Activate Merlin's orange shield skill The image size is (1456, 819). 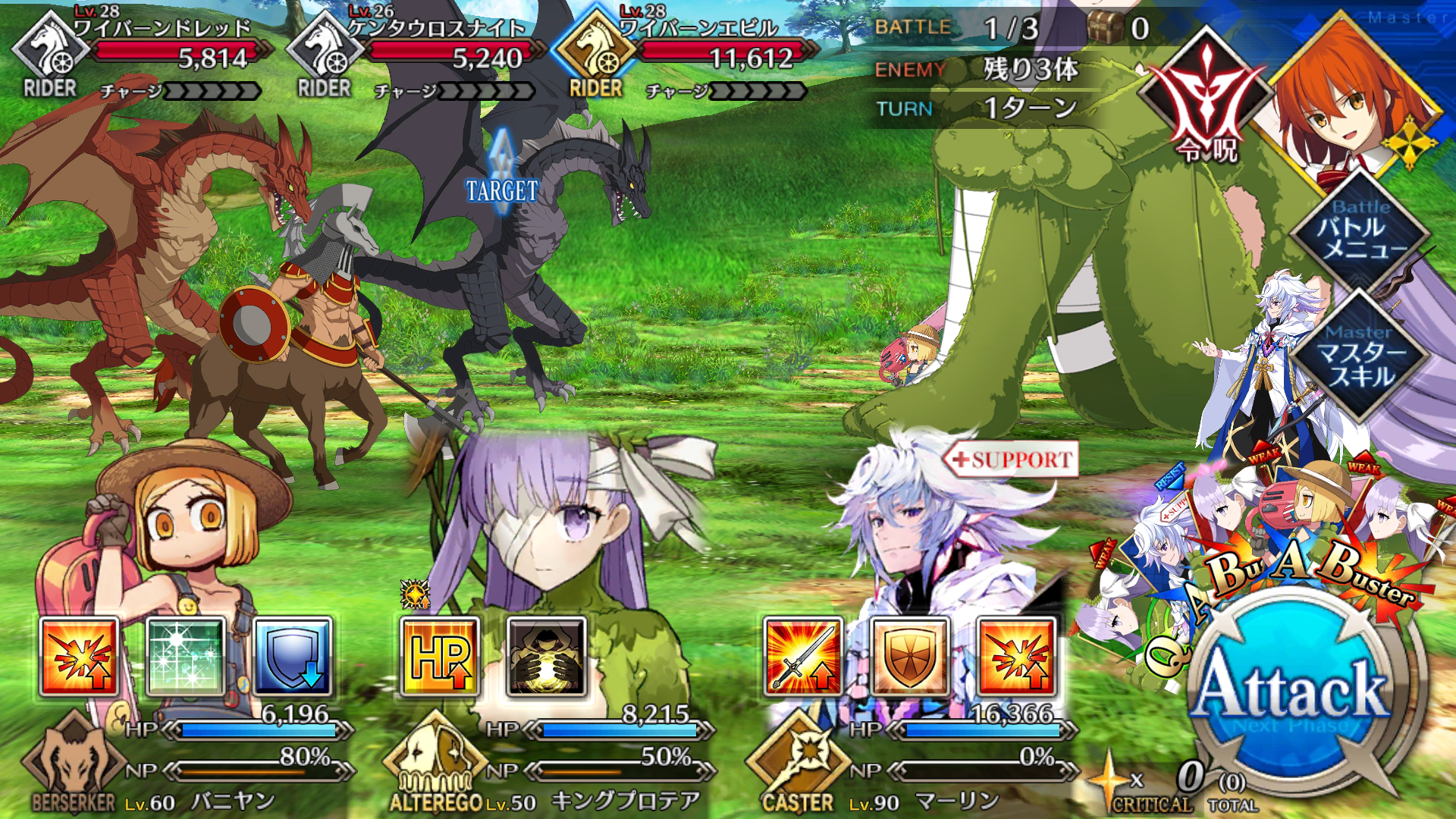(909, 657)
